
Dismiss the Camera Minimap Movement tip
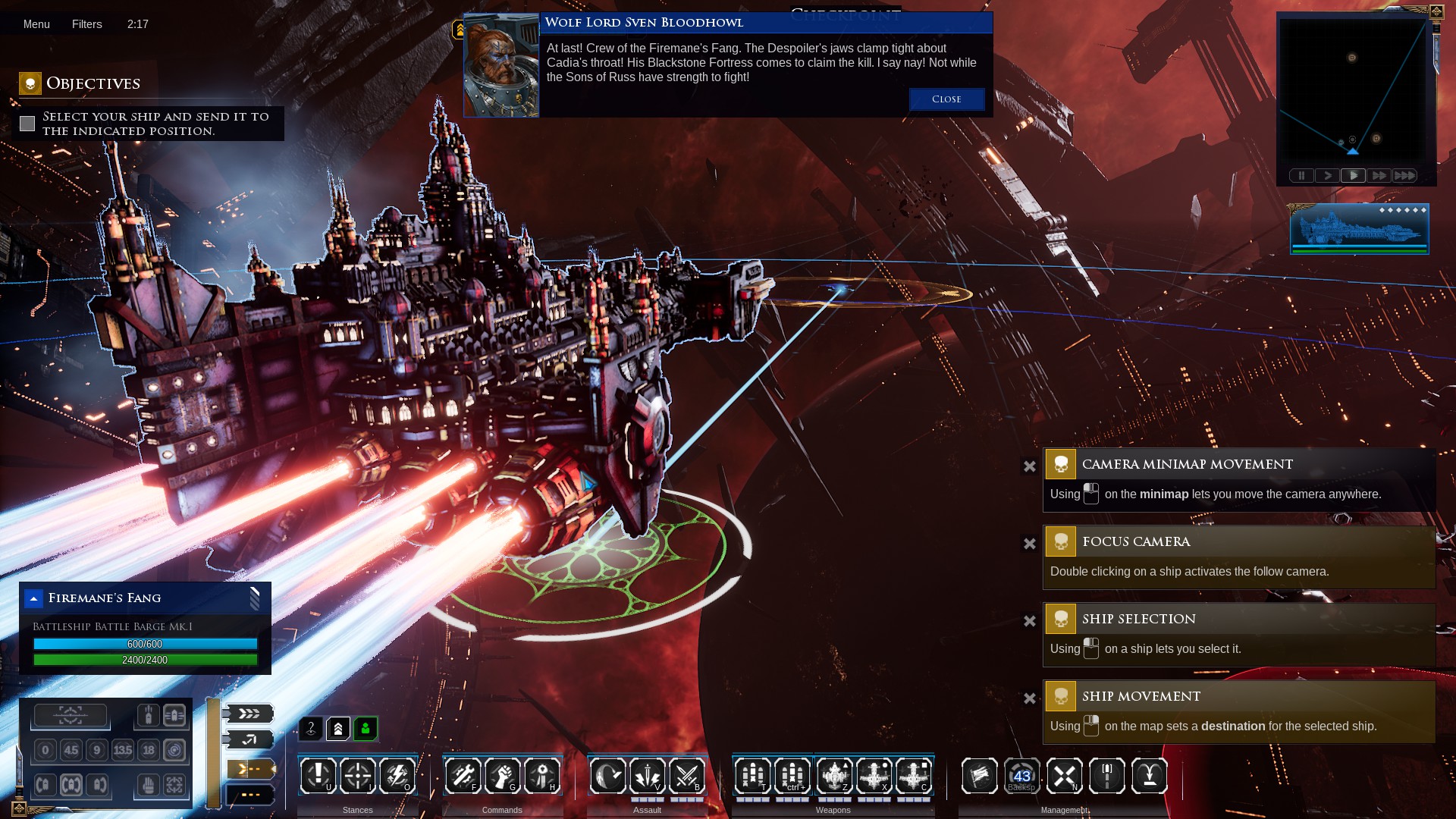(x=1029, y=466)
